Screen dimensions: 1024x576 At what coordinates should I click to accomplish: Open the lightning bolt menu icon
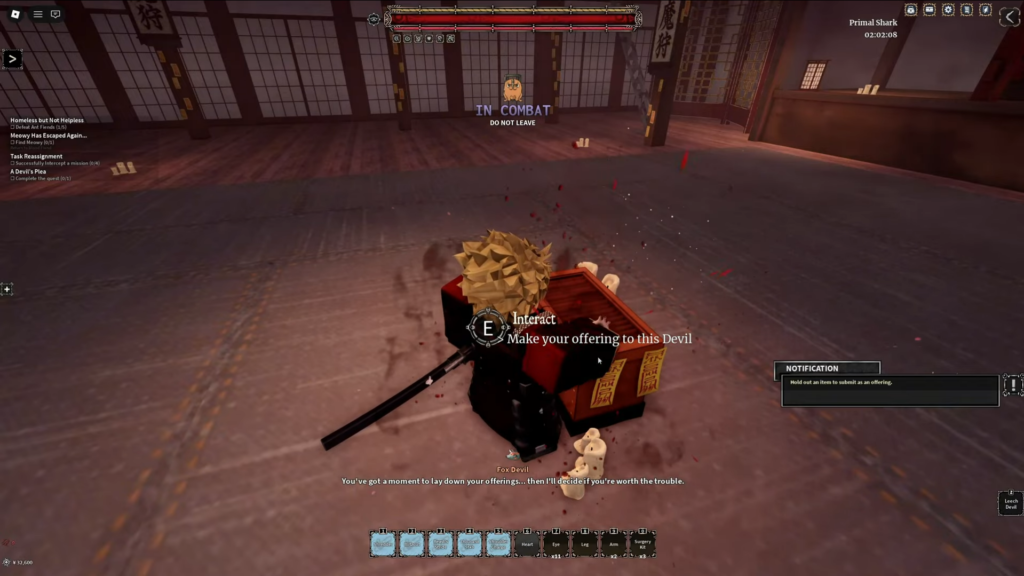[x=986, y=10]
